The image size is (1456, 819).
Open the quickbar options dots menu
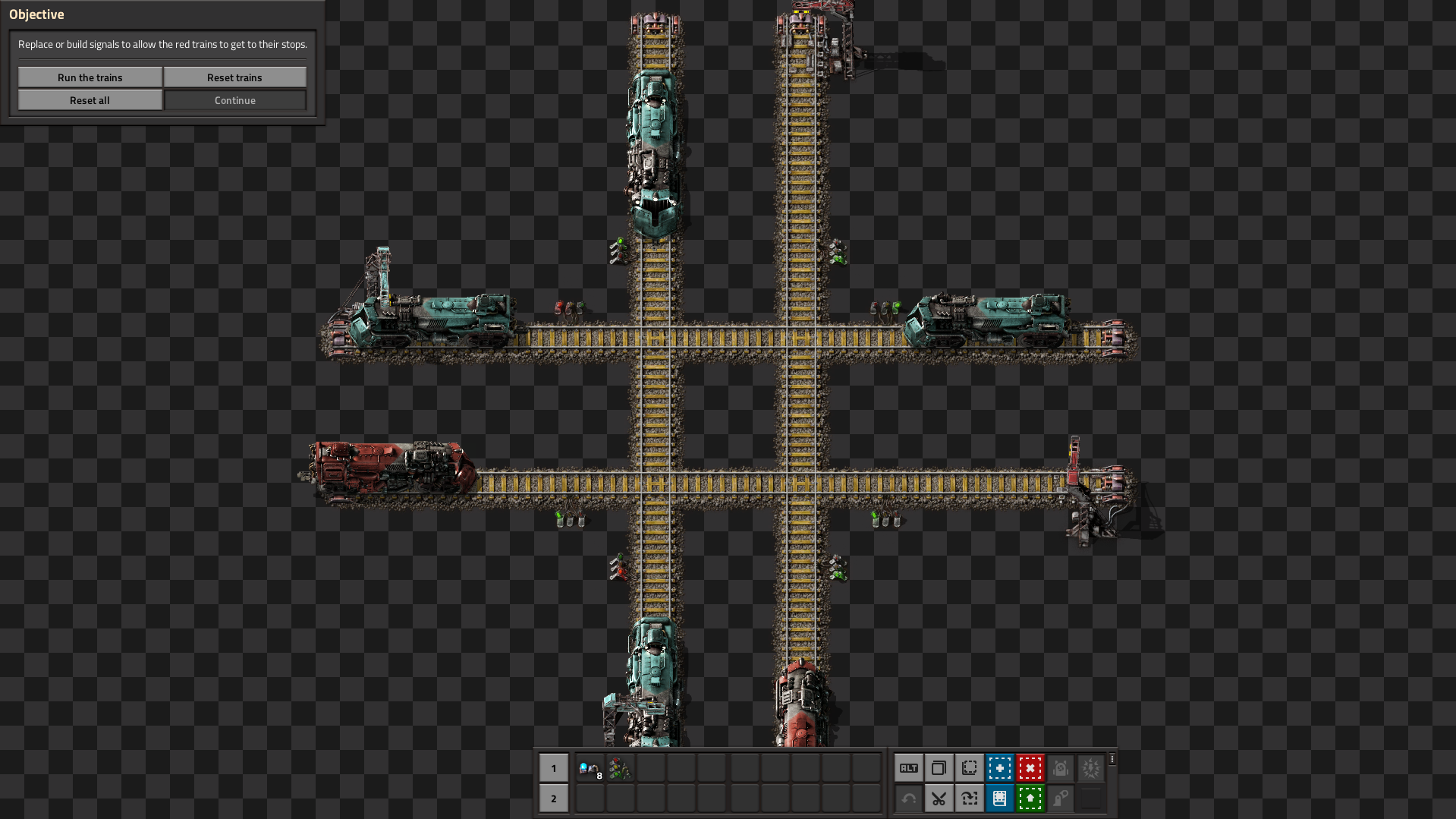click(1111, 759)
